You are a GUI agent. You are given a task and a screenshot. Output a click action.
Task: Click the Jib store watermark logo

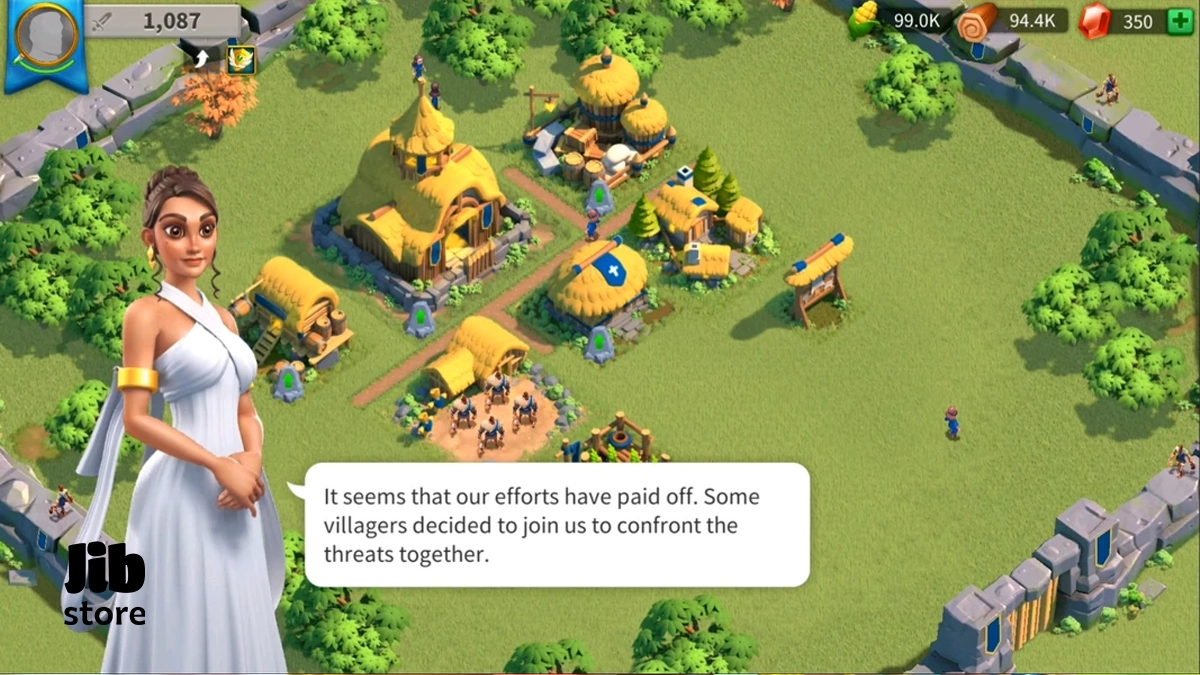click(x=104, y=587)
